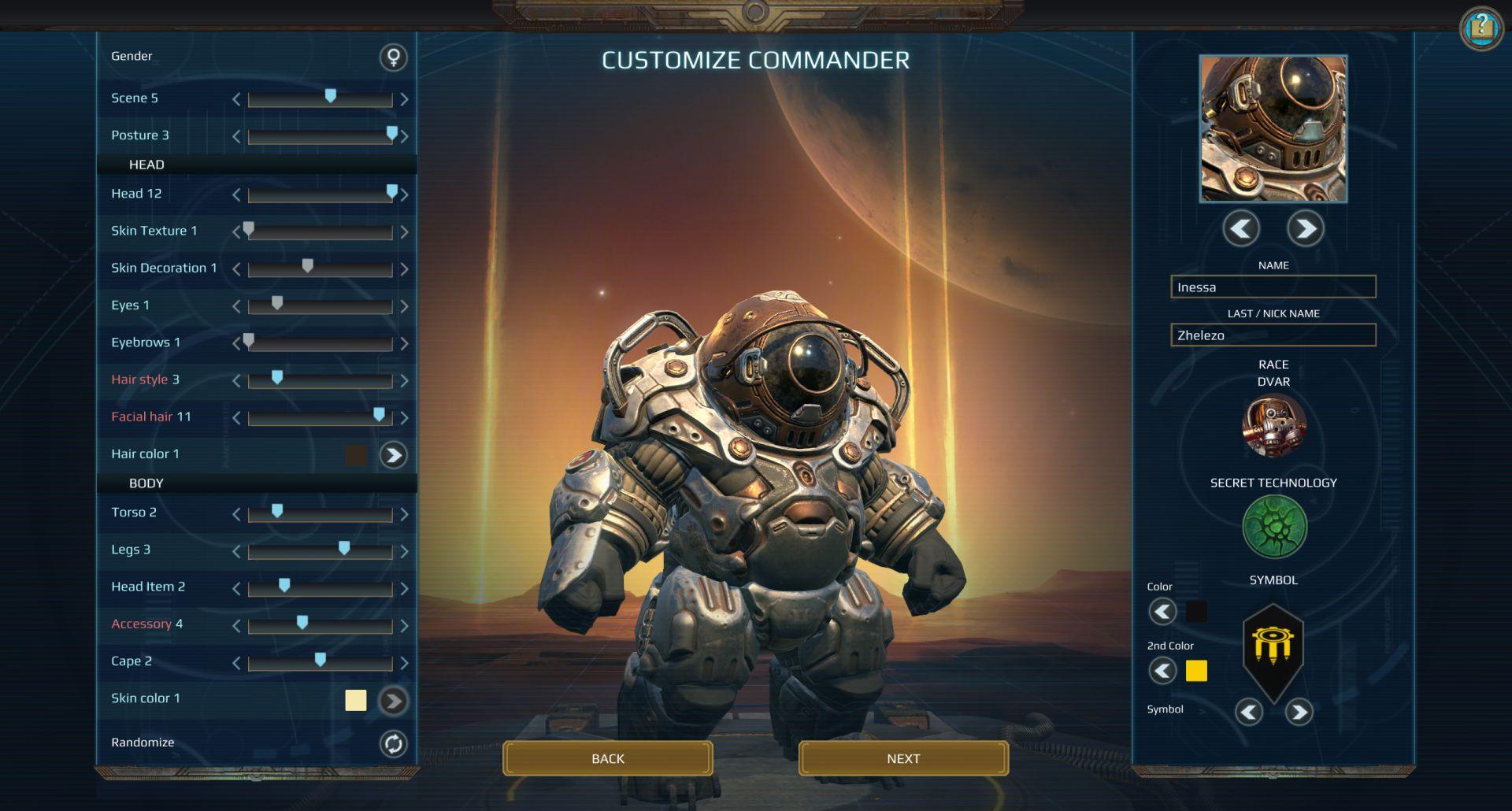The width and height of the screenshot is (1512, 811).
Task: Adjust the Torso slider track
Action: (x=320, y=515)
